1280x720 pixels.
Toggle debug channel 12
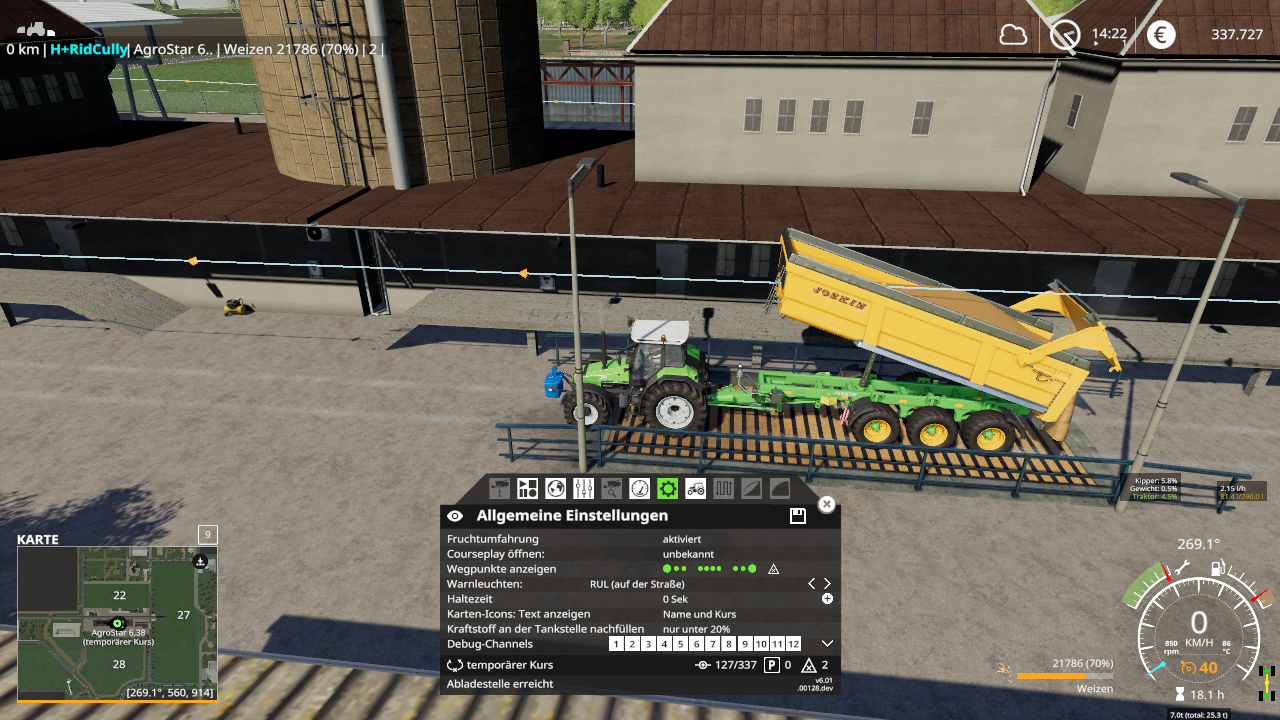click(793, 644)
